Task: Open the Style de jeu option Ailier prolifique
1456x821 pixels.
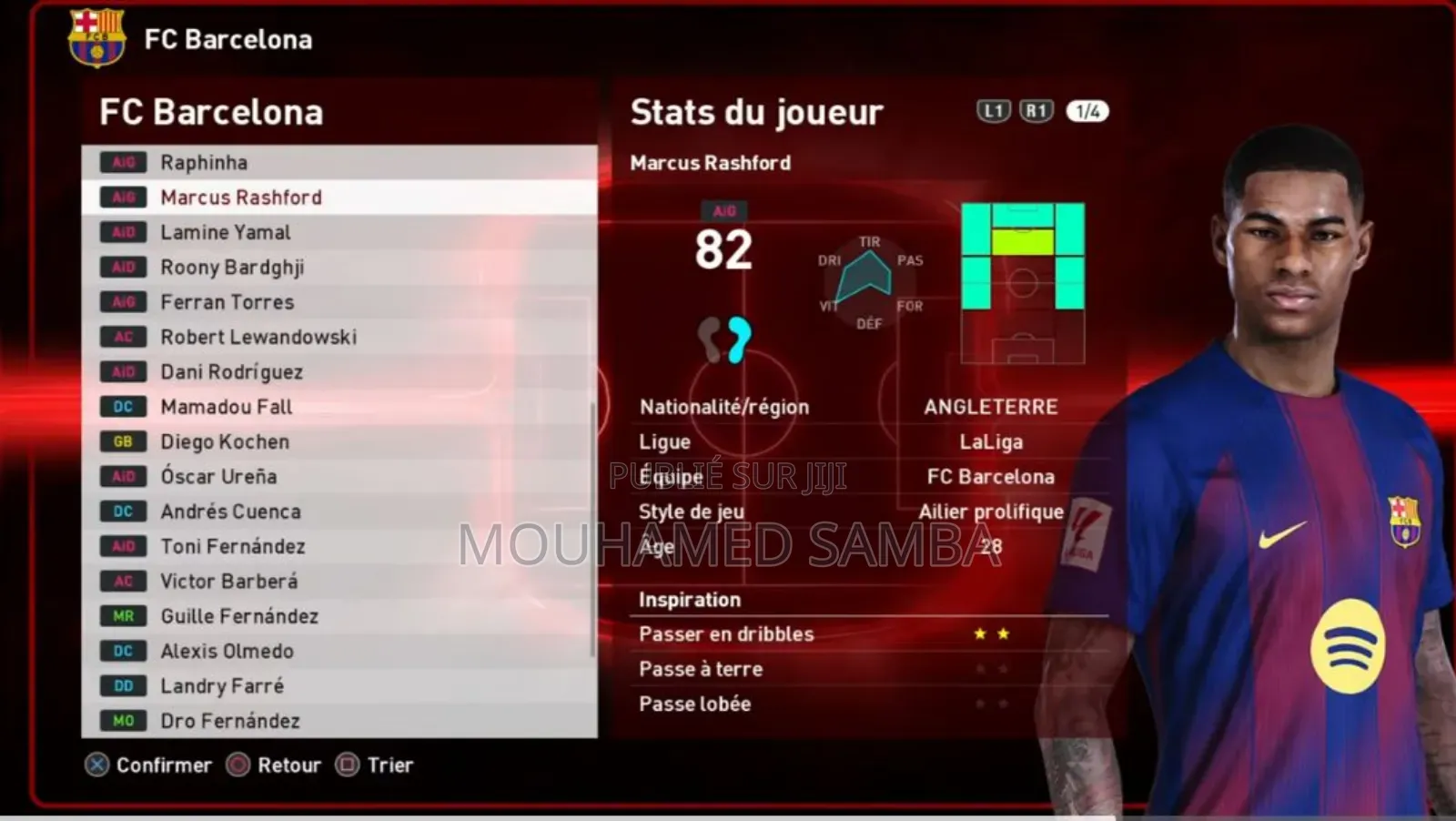Action: pyautogui.click(x=992, y=512)
